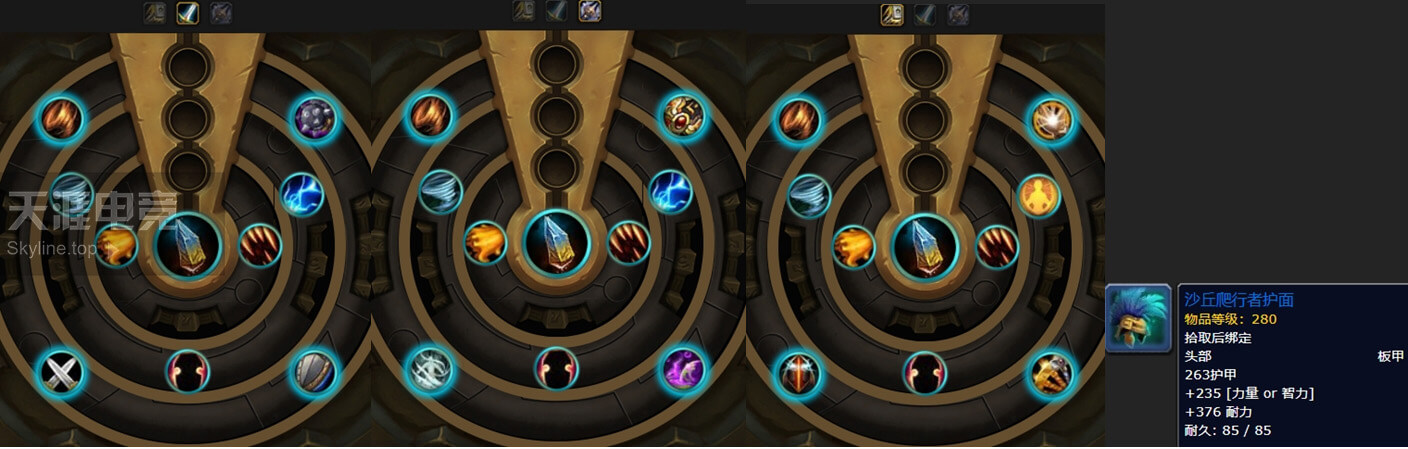
Task: Select the golden gauntlet fist trait
Action: pos(1052,373)
